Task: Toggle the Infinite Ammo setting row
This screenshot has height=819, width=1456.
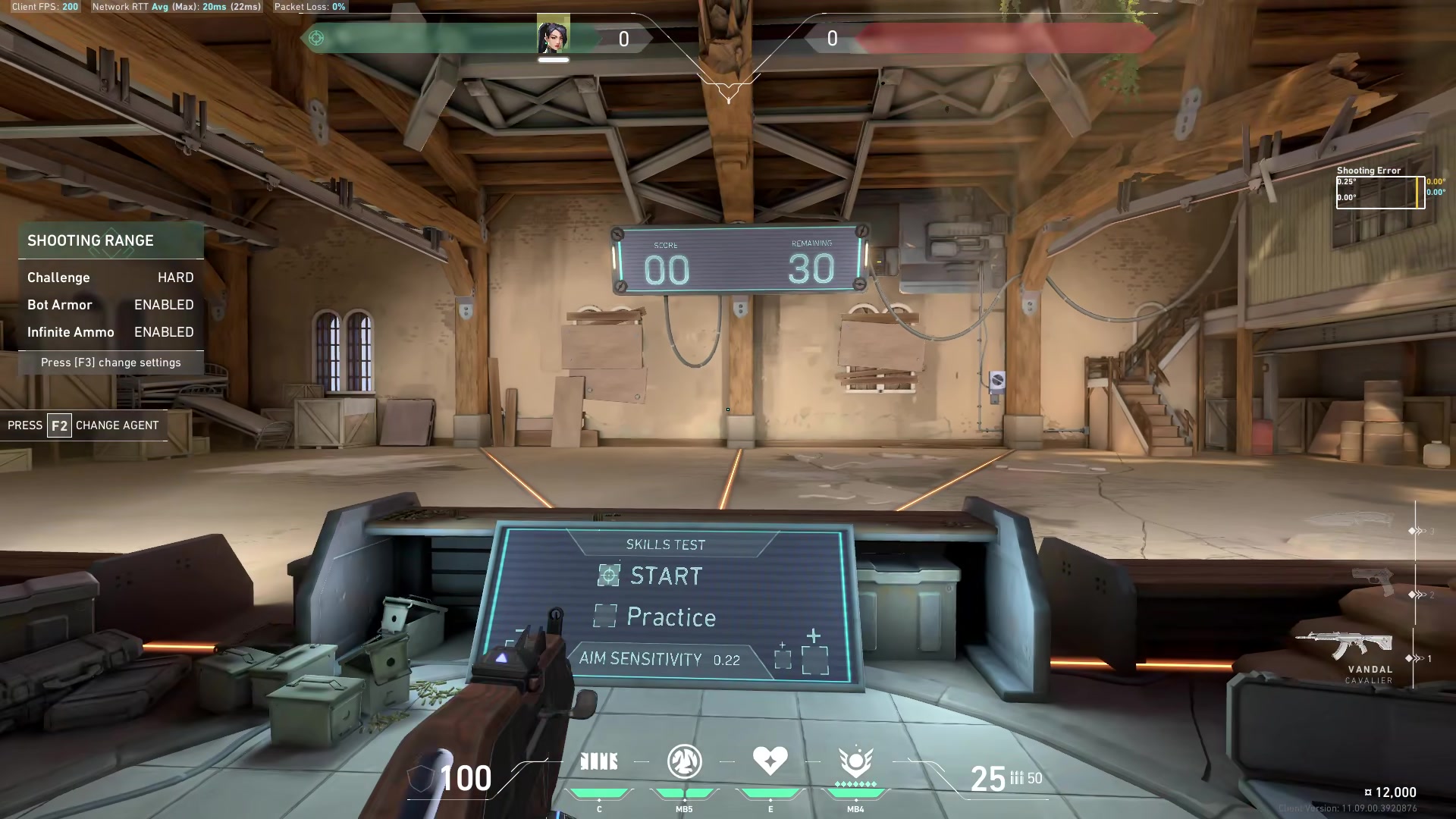Action: click(x=111, y=332)
